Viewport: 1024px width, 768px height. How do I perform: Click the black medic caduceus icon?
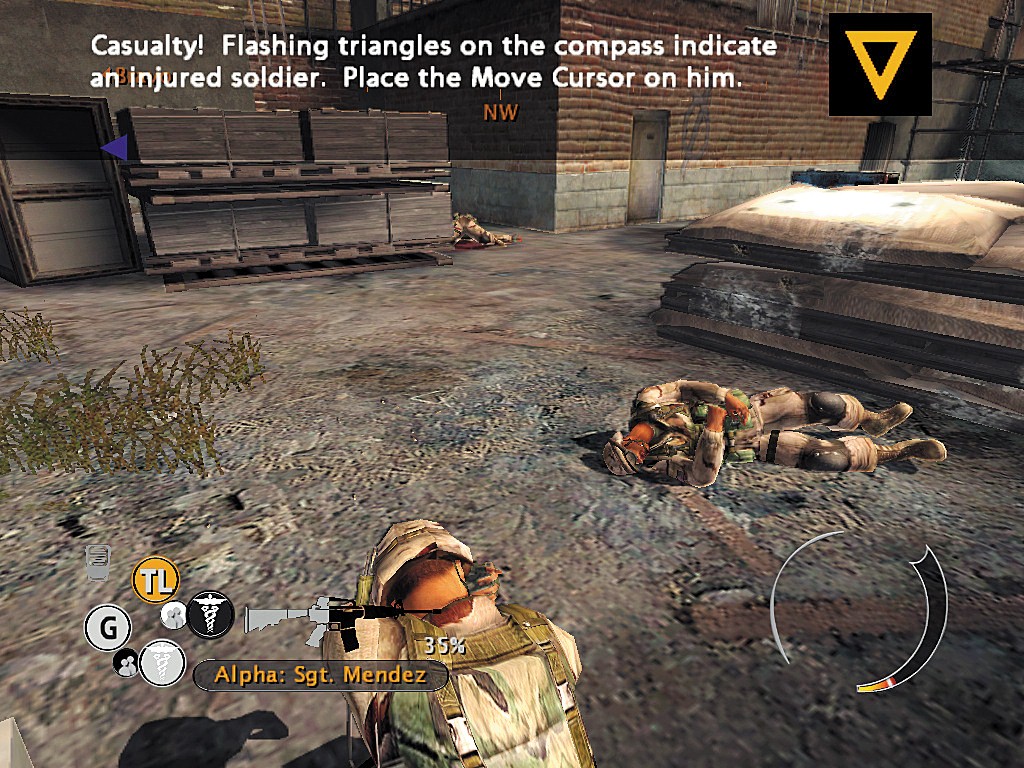210,612
